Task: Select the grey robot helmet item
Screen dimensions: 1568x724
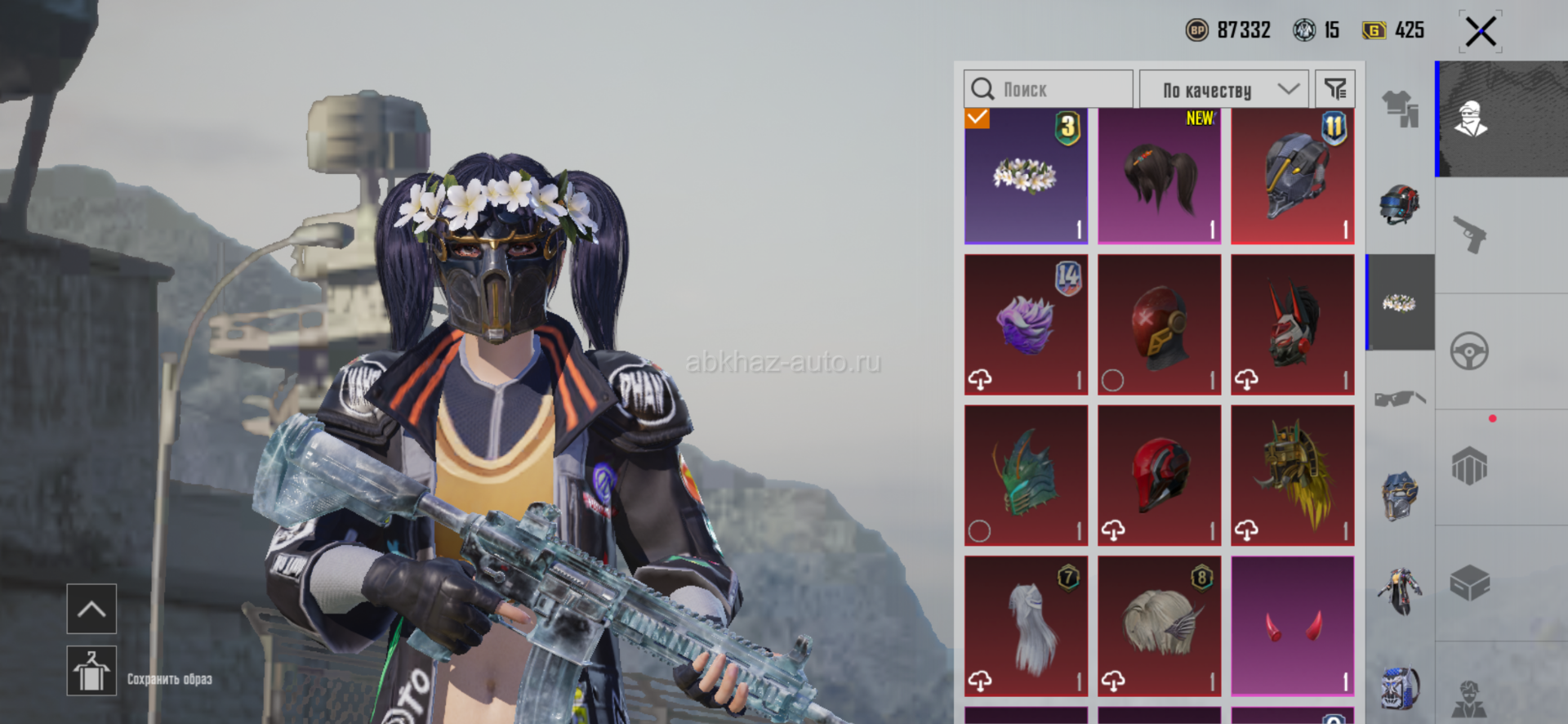Action: point(1292,177)
